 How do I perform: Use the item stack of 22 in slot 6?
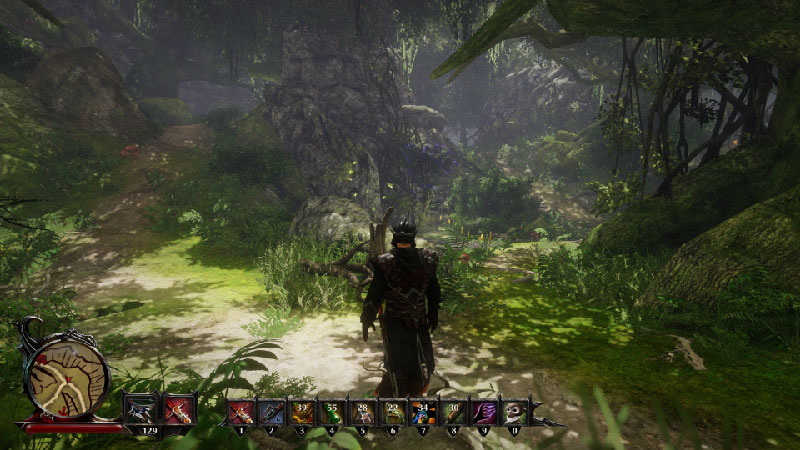click(x=393, y=412)
